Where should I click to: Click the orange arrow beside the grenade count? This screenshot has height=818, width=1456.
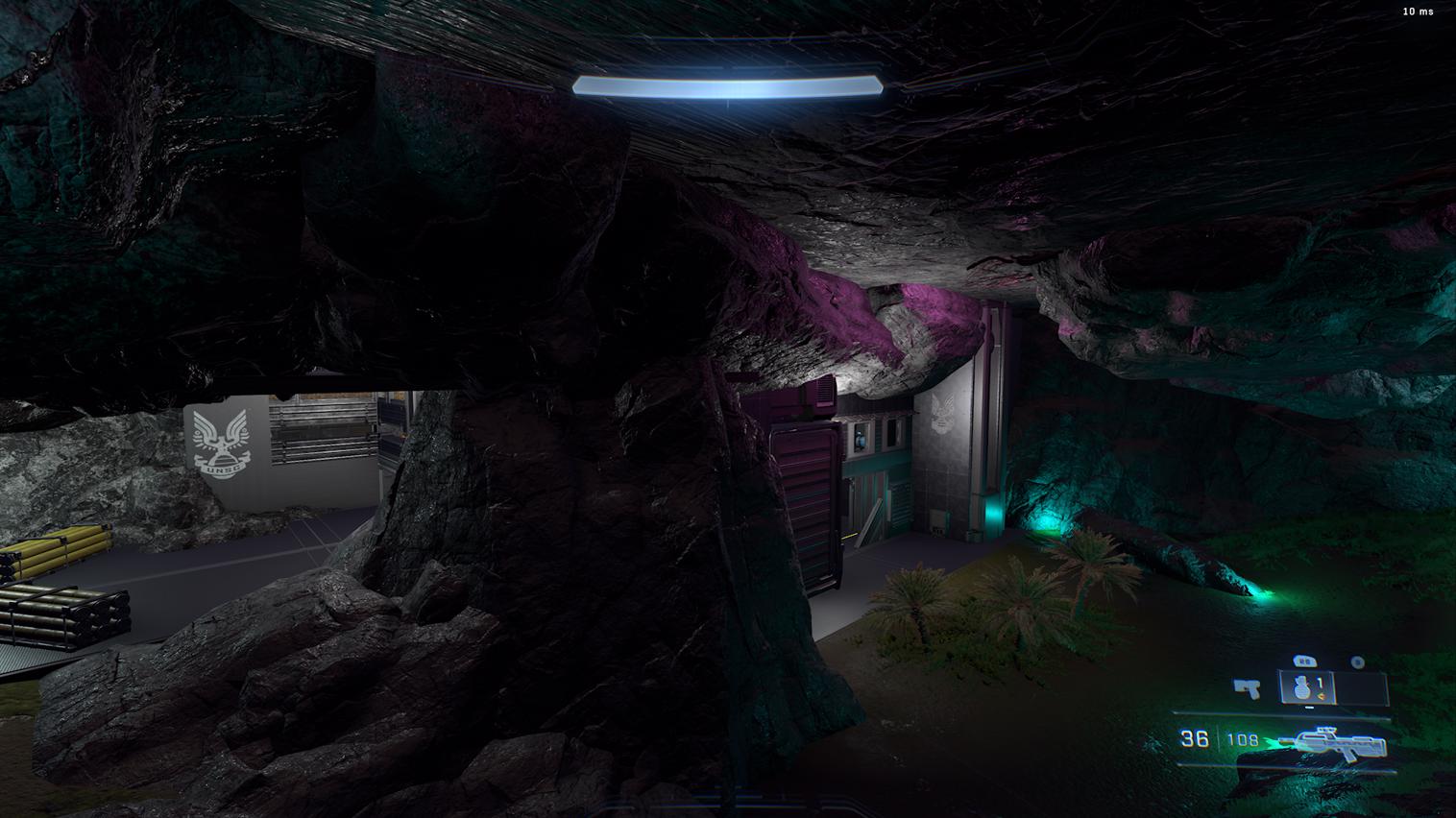coord(1321,696)
